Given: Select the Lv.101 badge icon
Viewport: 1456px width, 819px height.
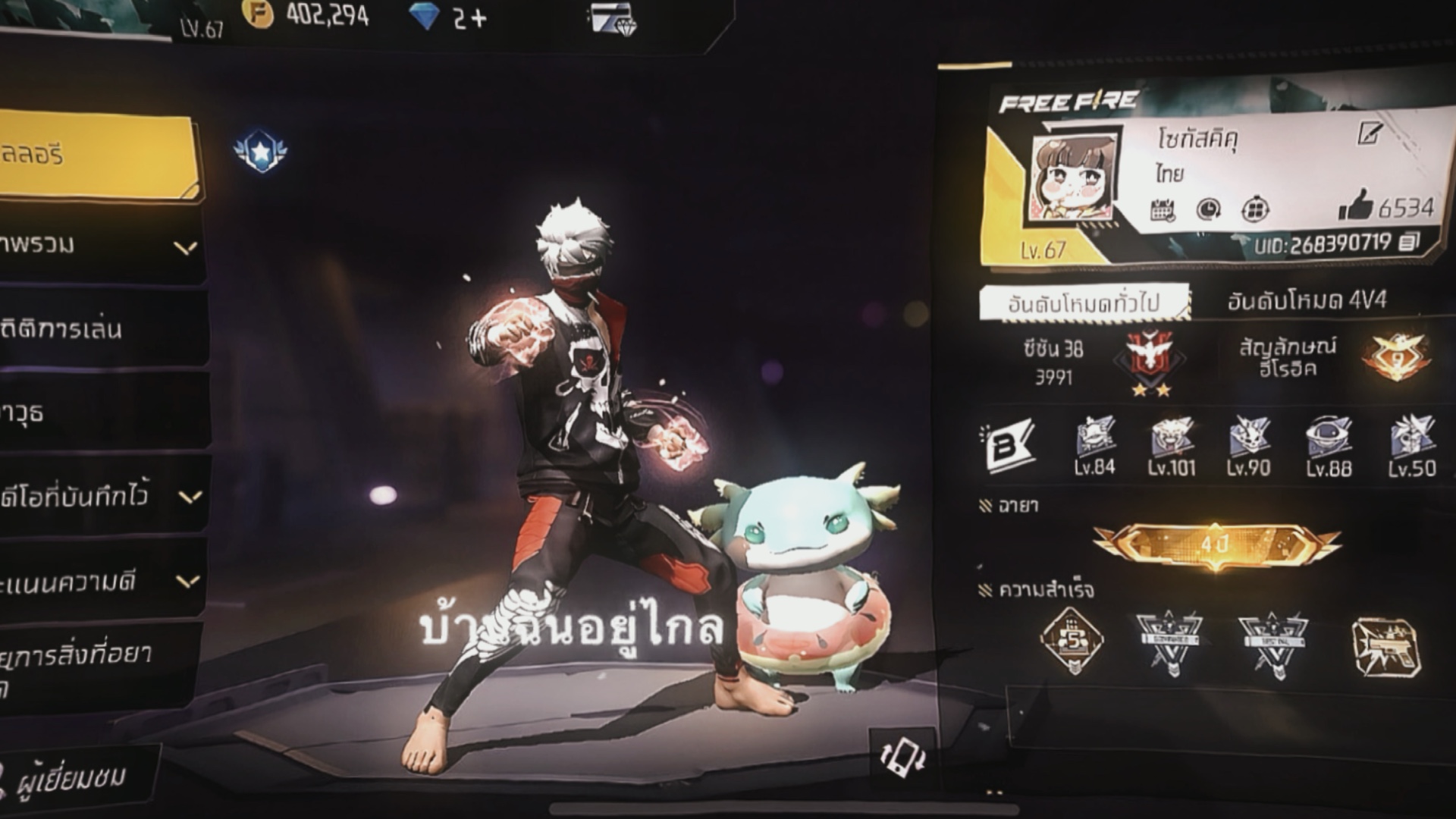Looking at the screenshot, I should (x=1172, y=447).
